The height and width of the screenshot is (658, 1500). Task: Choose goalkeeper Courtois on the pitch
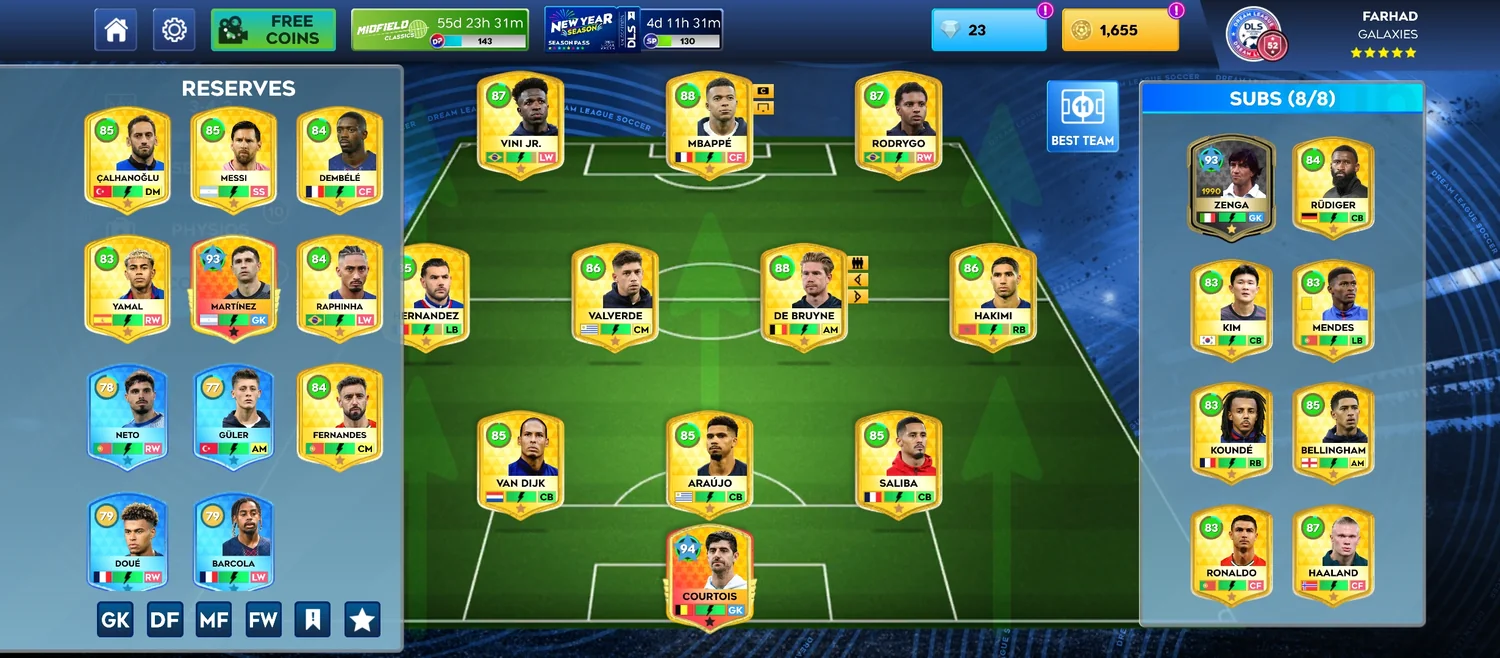709,577
